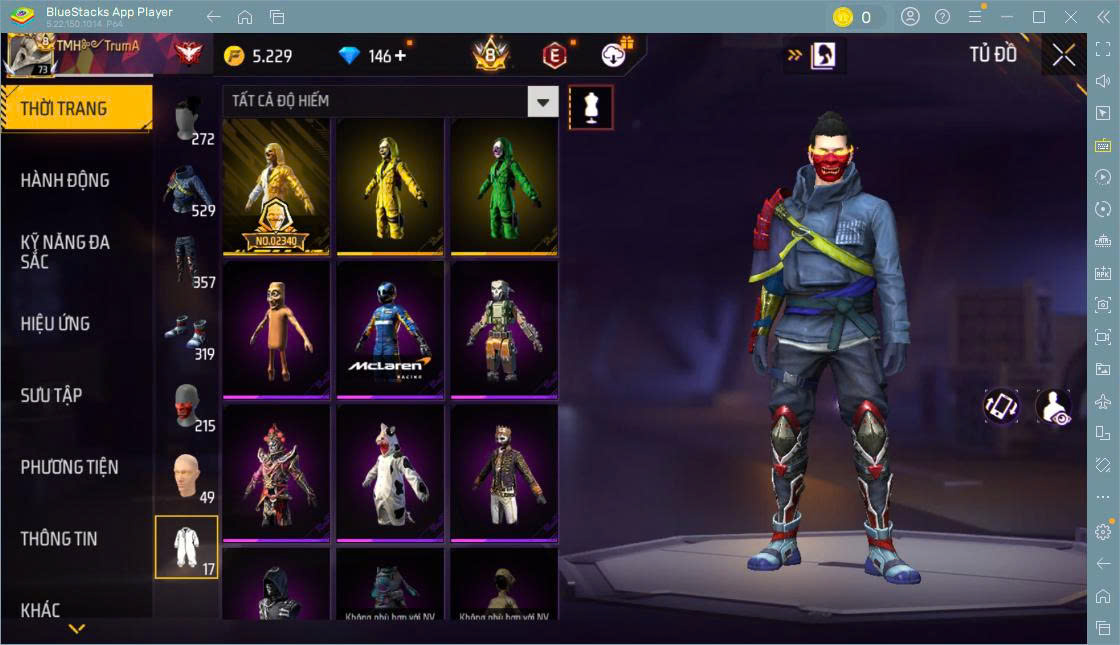Add diamonds with the plus button
This screenshot has height=645, width=1120.
click(x=401, y=56)
